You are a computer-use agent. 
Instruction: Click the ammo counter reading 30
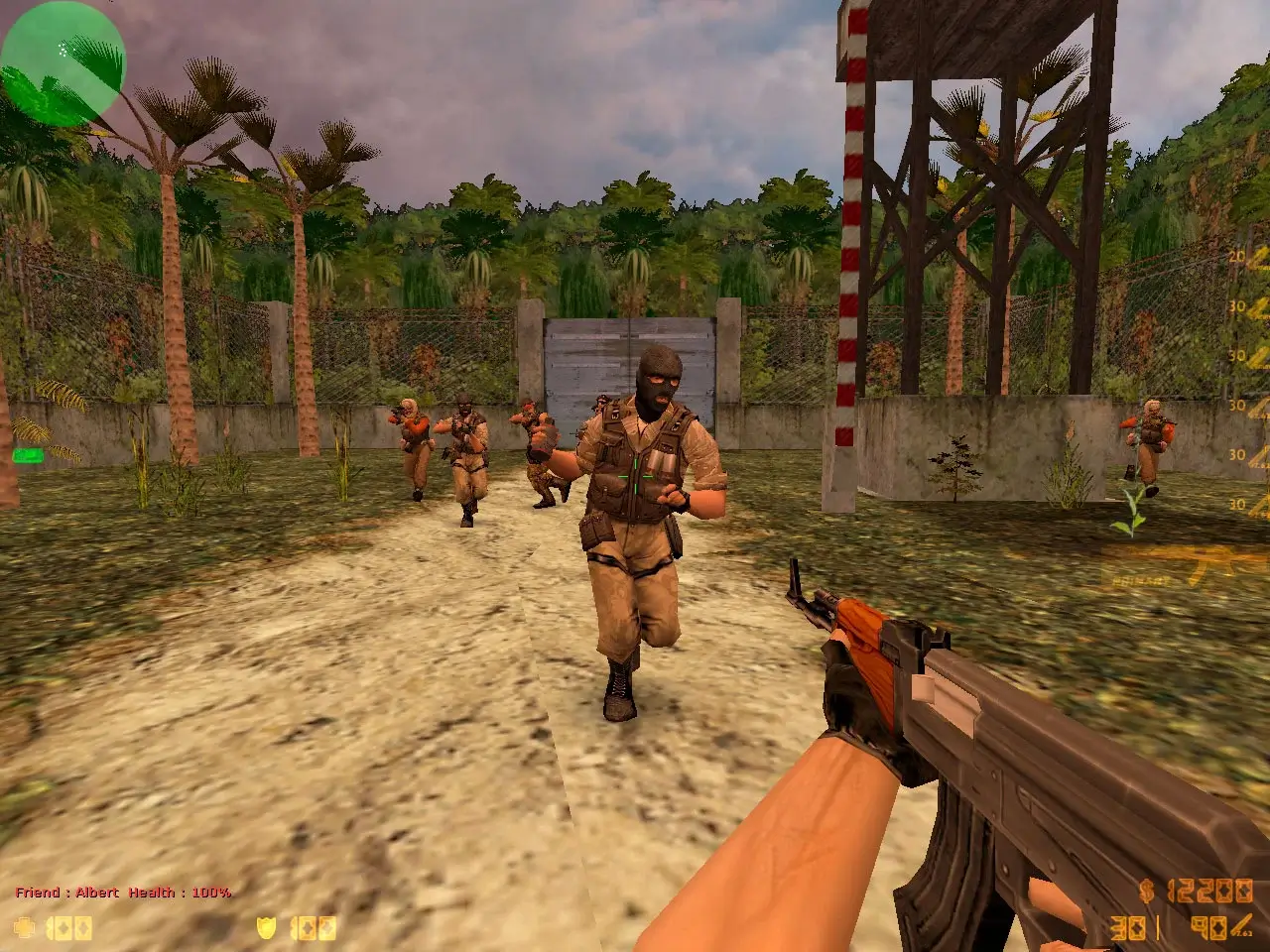click(x=1128, y=928)
